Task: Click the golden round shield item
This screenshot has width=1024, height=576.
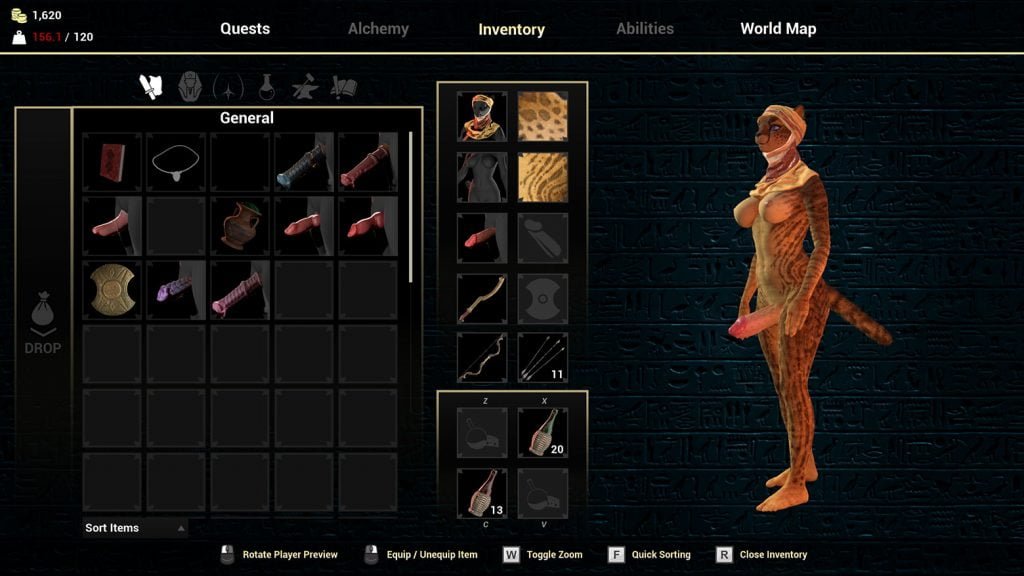Action: [112, 290]
